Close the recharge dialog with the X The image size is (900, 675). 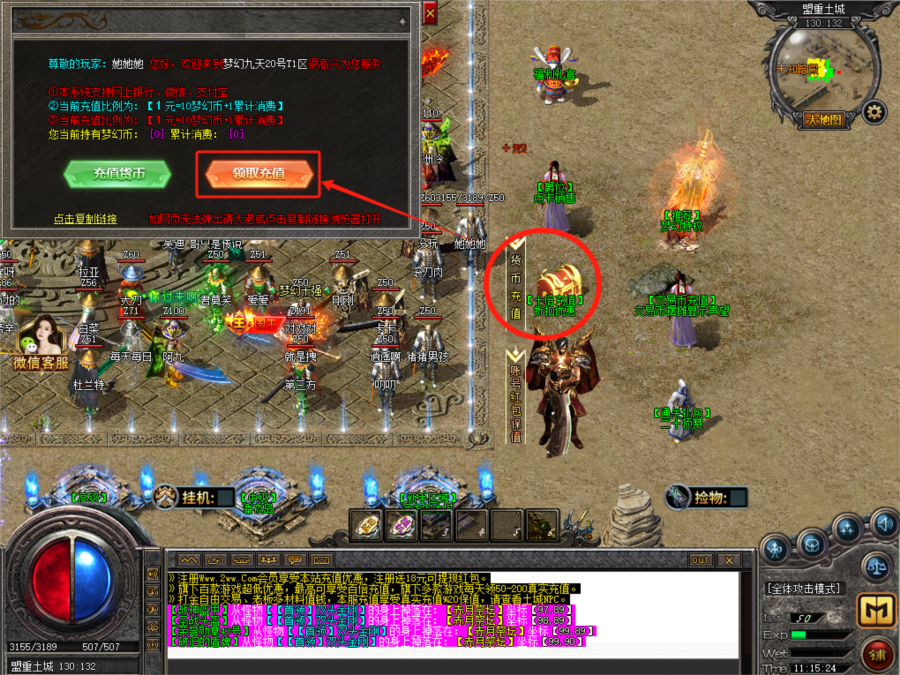pos(430,14)
